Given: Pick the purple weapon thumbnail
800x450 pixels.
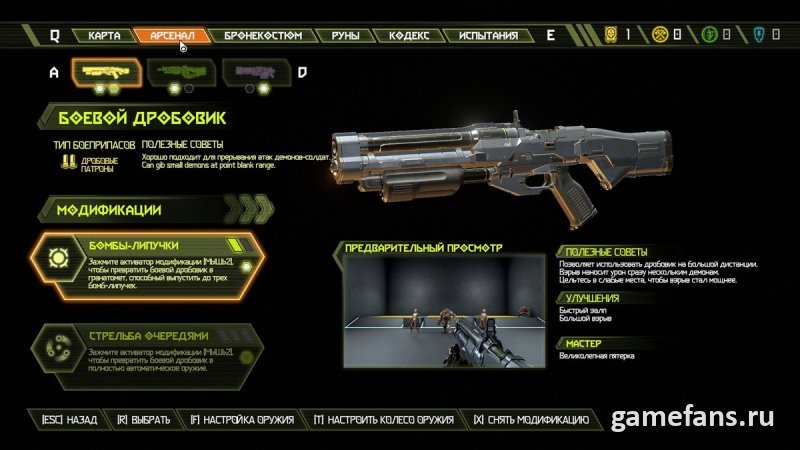Looking at the screenshot, I should click(x=254, y=72).
